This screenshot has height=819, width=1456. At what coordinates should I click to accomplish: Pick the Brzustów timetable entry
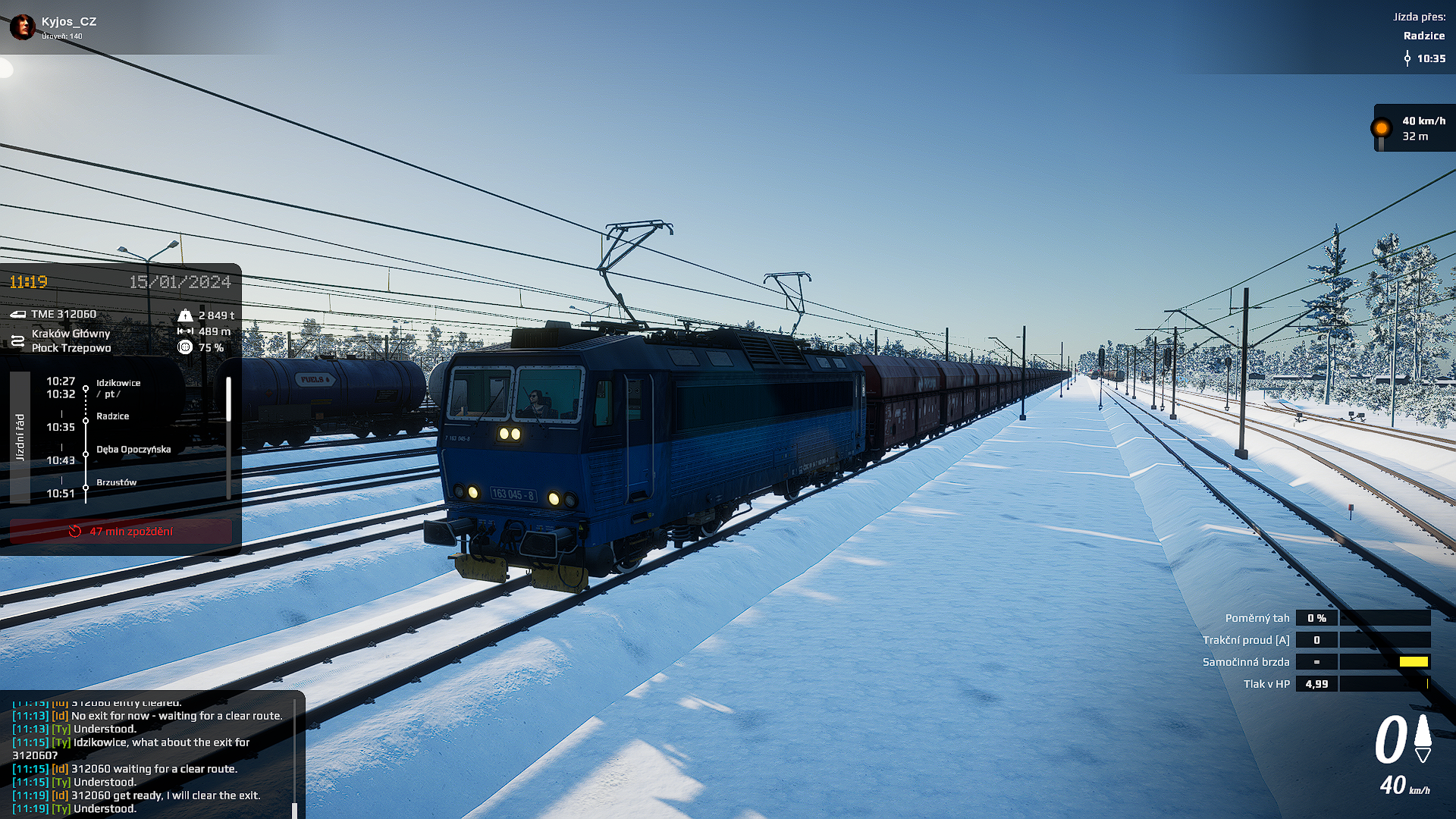click(116, 482)
